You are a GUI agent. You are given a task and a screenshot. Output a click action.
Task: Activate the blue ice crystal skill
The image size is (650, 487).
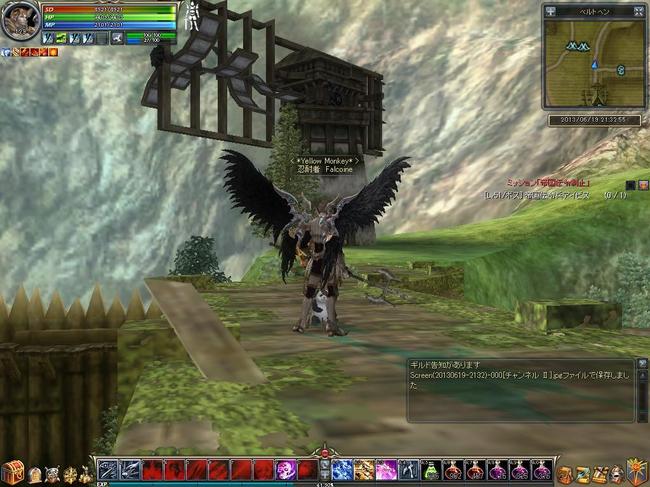[x=343, y=470]
